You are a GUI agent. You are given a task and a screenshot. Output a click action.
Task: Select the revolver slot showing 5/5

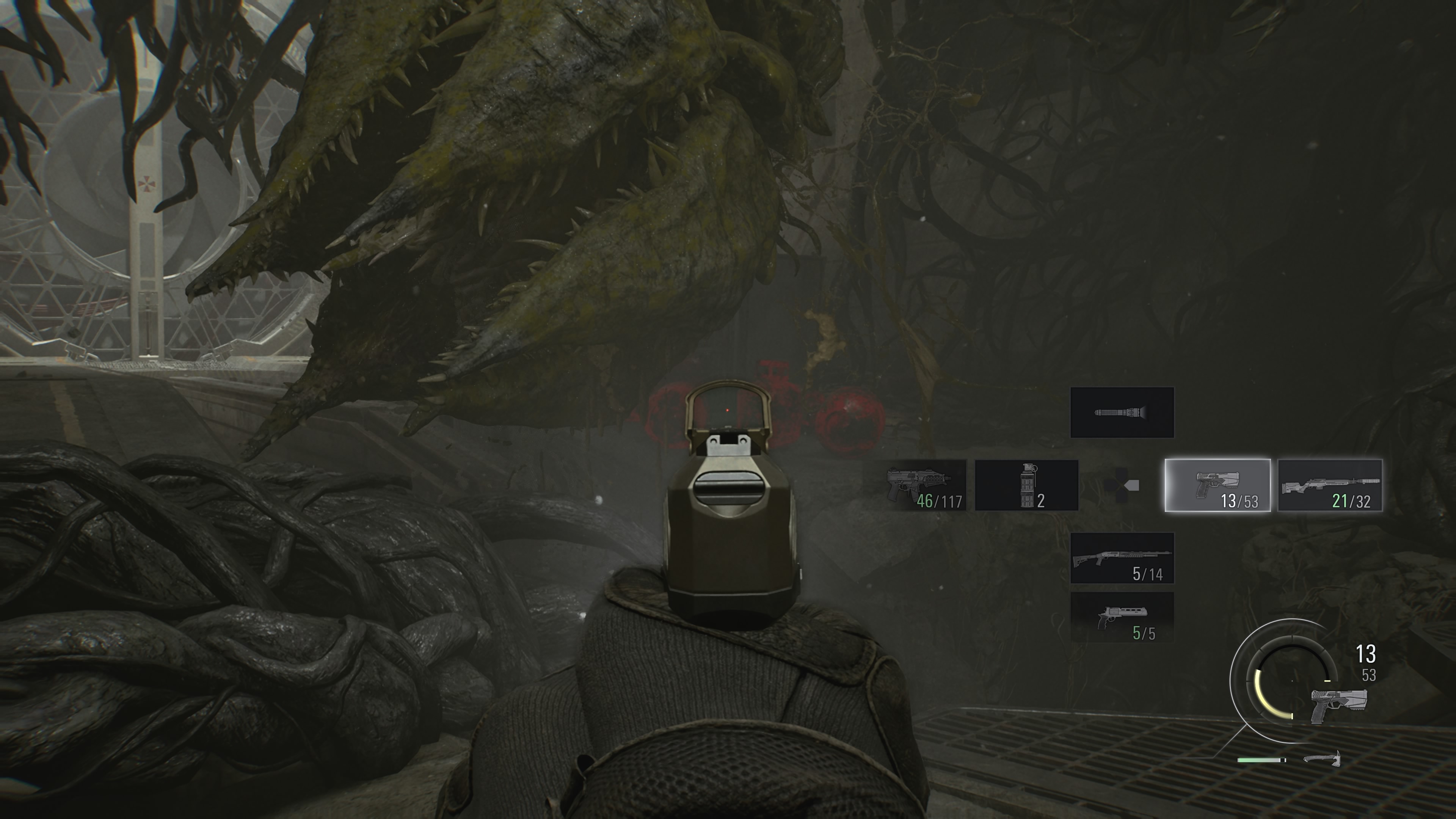coord(1122,617)
